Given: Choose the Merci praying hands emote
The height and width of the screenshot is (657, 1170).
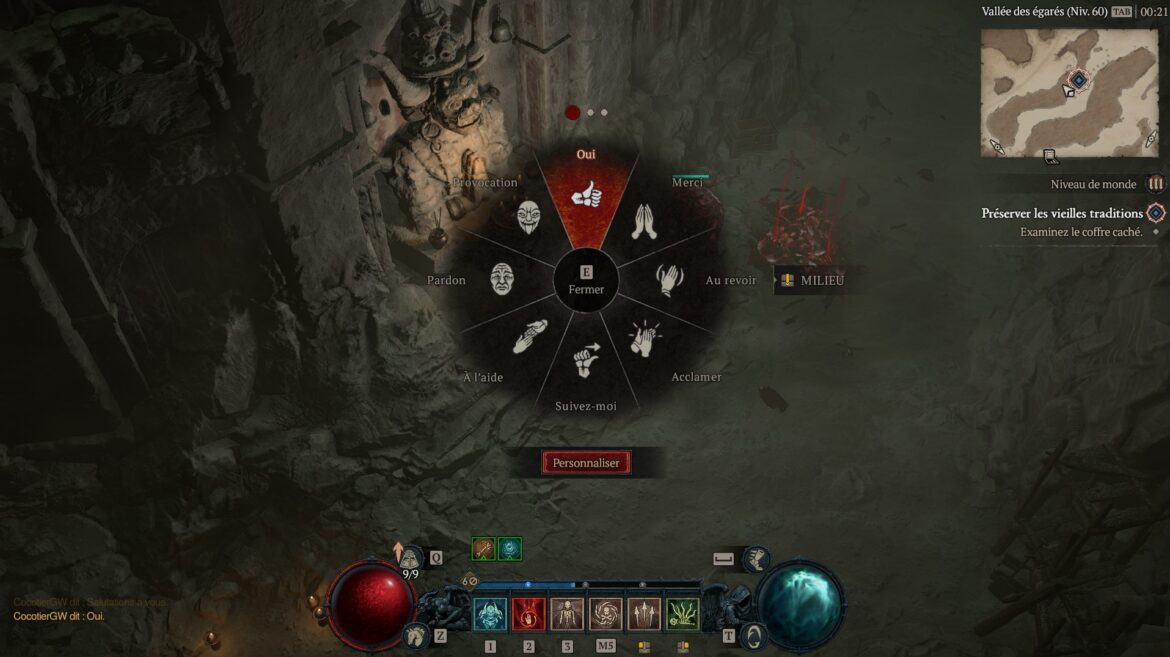Looking at the screenshot, I should pyautogui.click(x=644, y=221).
